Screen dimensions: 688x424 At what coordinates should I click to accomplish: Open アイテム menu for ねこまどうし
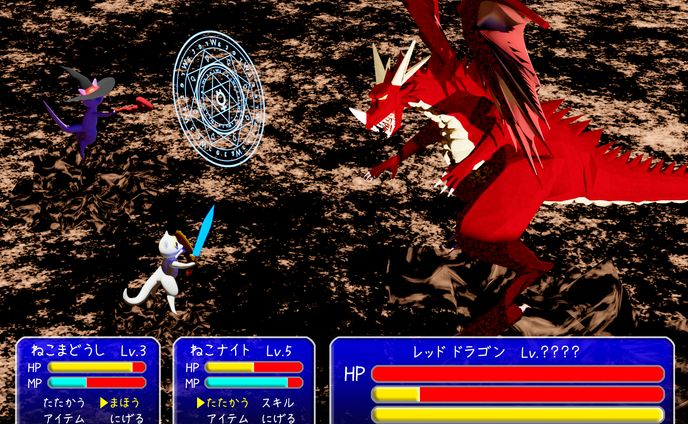point(64,418)
